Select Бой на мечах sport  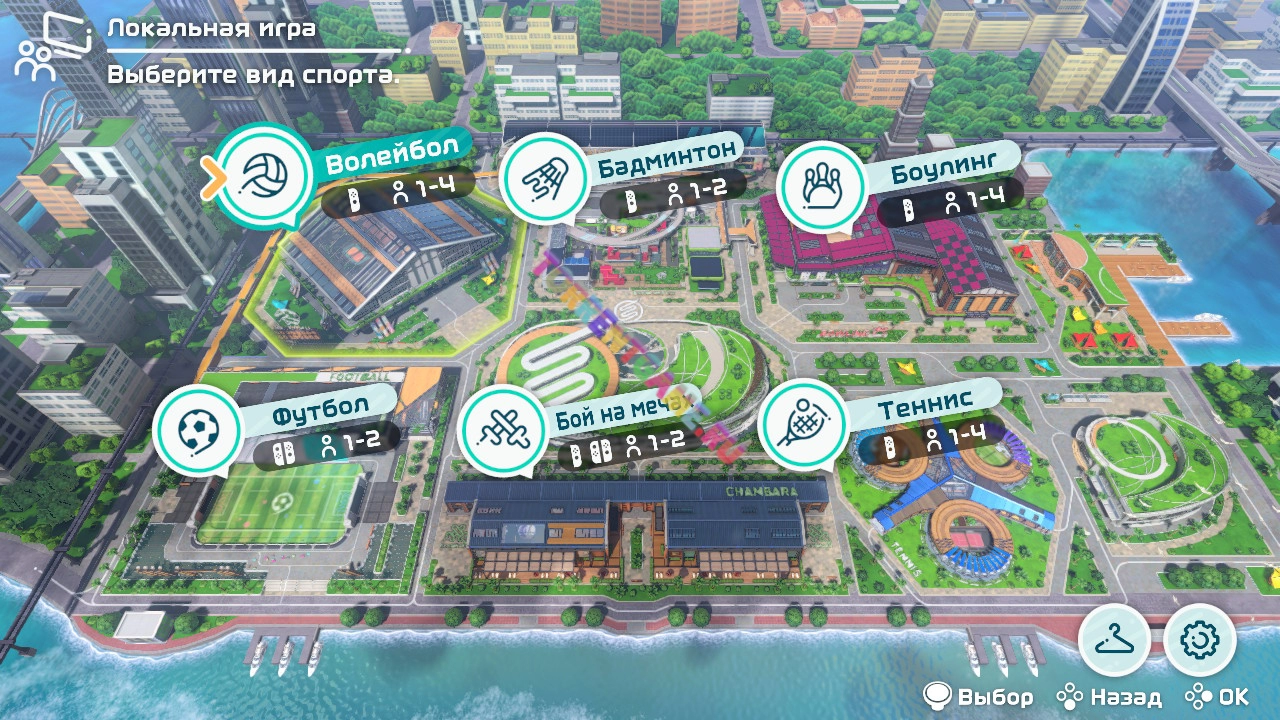(x=501, y=428)
